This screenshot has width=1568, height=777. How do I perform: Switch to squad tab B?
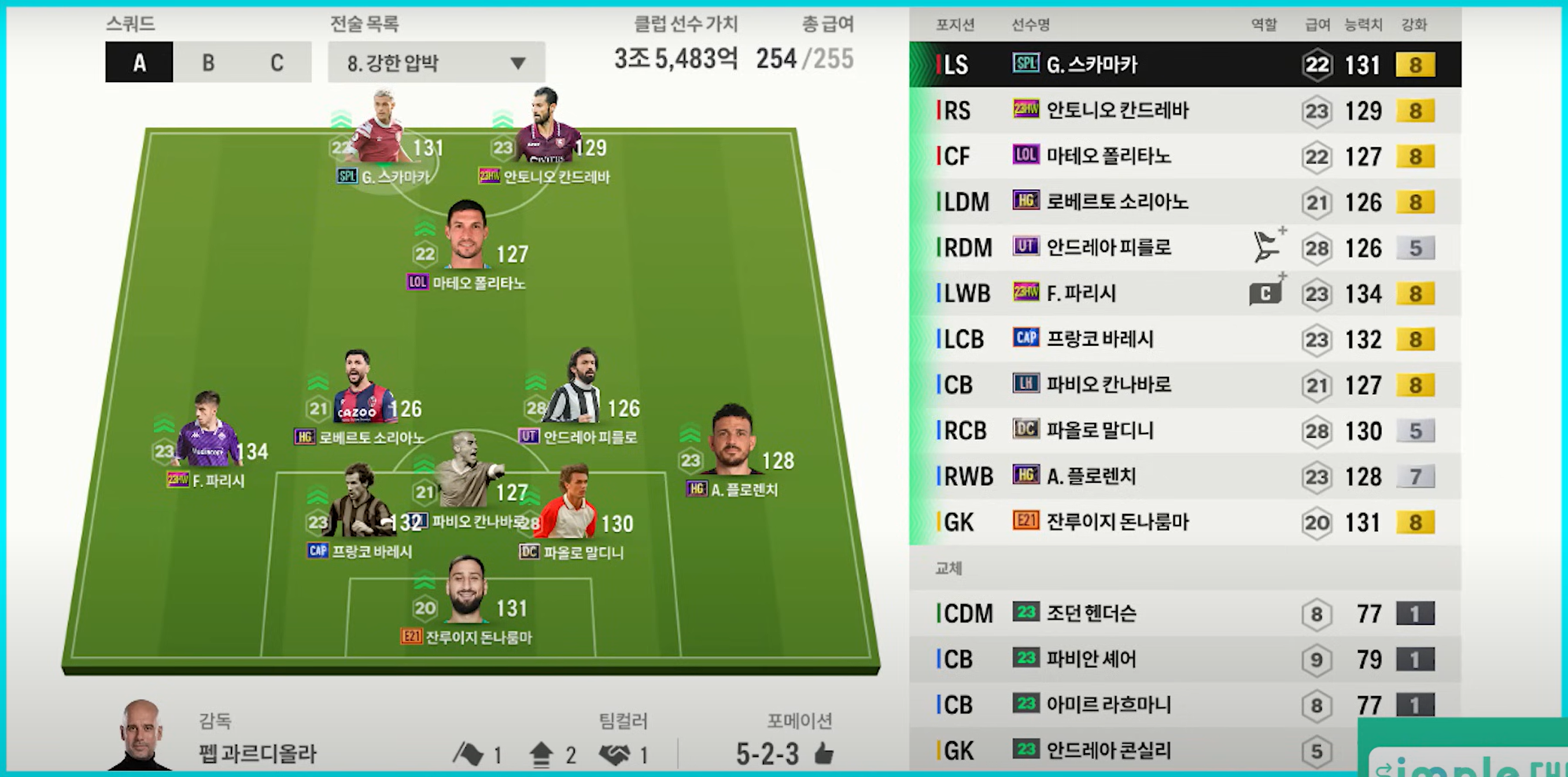[208, 62]
